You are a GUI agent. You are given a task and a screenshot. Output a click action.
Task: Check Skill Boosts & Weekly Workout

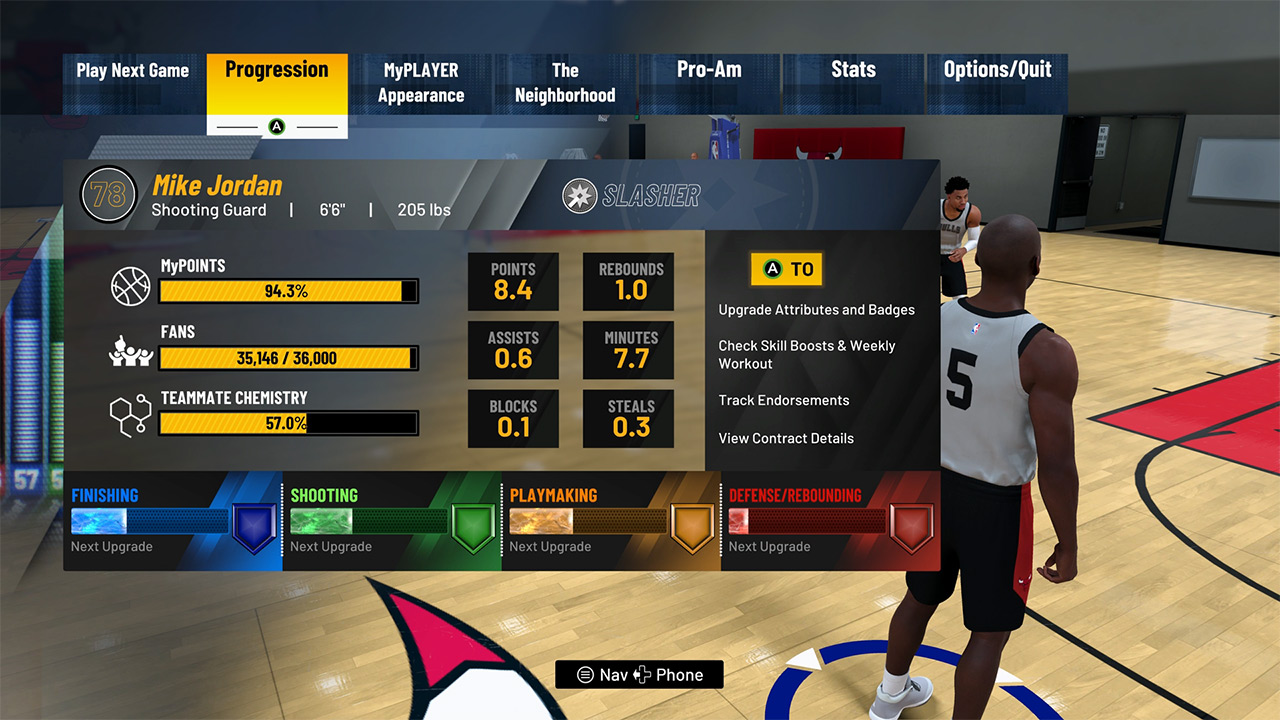coord(806,355)
